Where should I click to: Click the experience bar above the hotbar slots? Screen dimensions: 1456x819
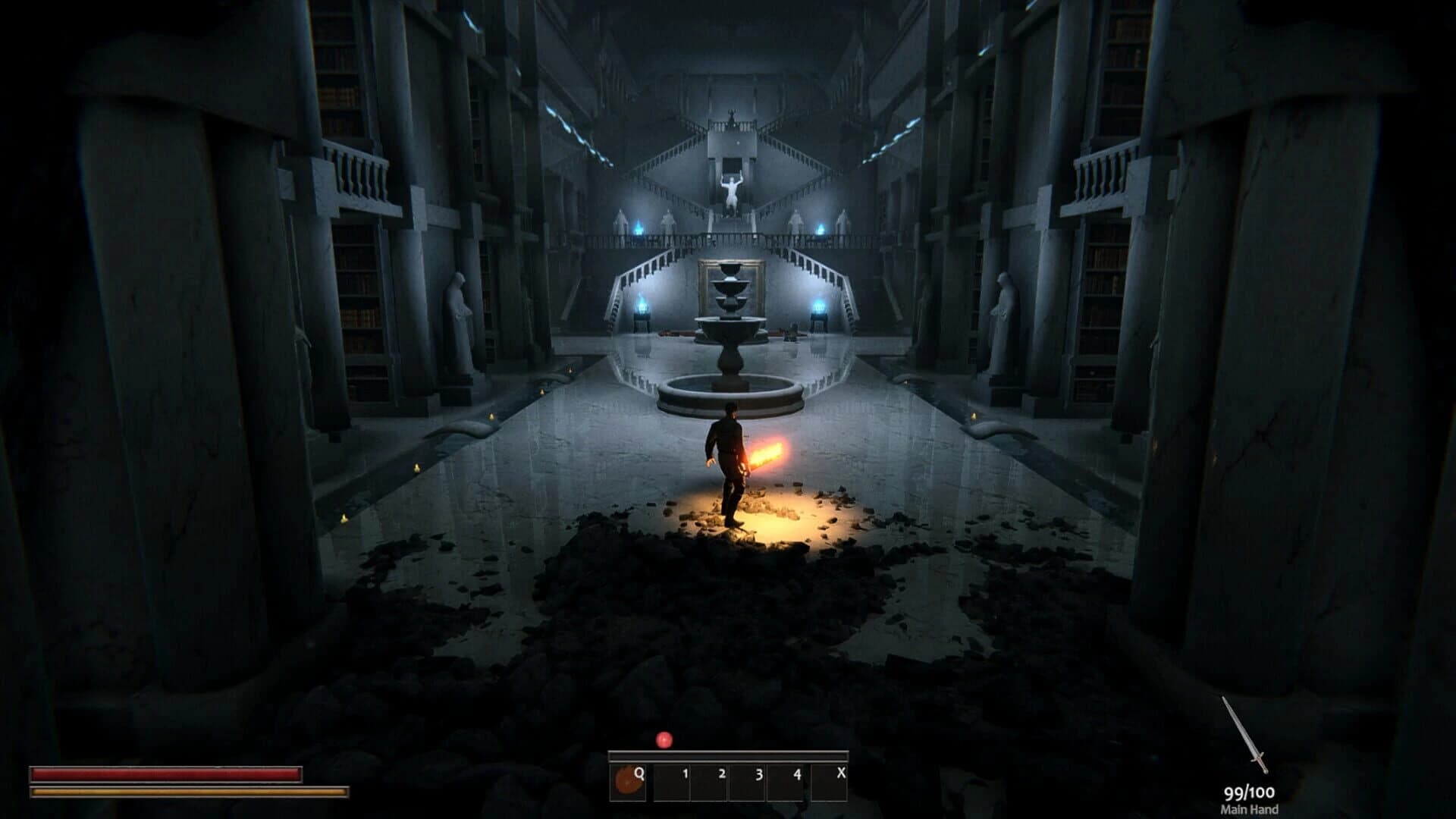point(728,757)
